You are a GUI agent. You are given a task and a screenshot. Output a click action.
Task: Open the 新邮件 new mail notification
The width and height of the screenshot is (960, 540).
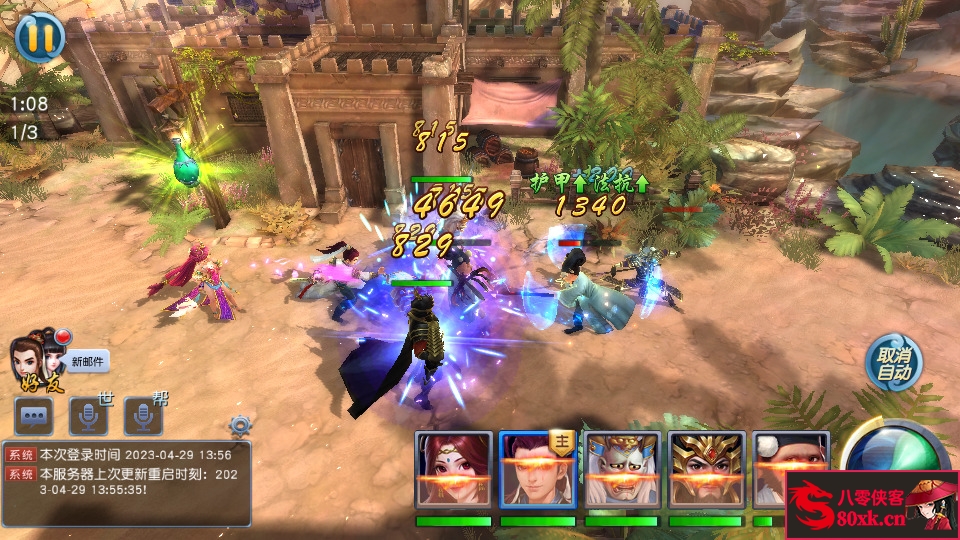(x=88, y=362)
